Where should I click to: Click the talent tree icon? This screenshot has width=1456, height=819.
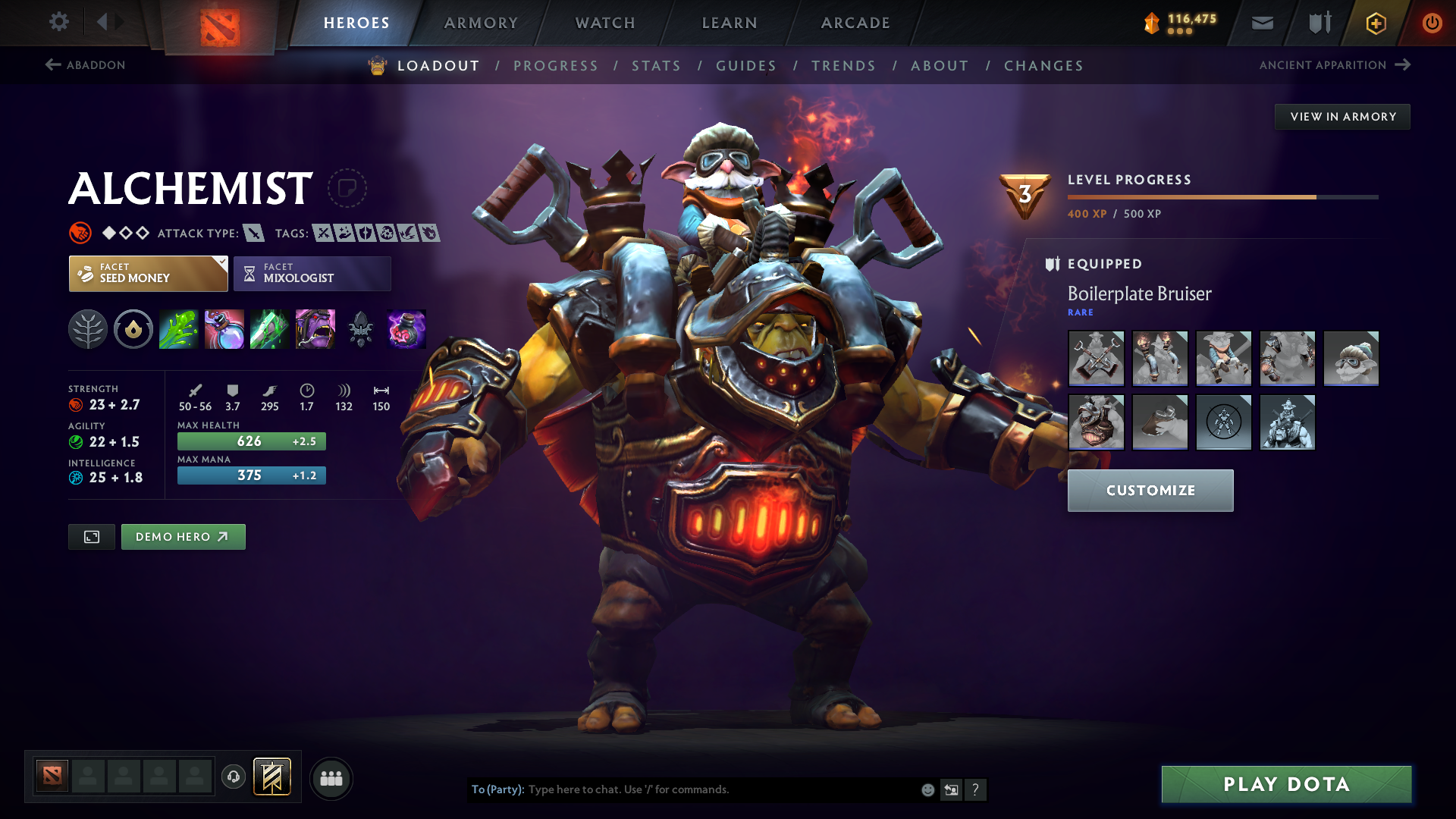tap(87, 328)
